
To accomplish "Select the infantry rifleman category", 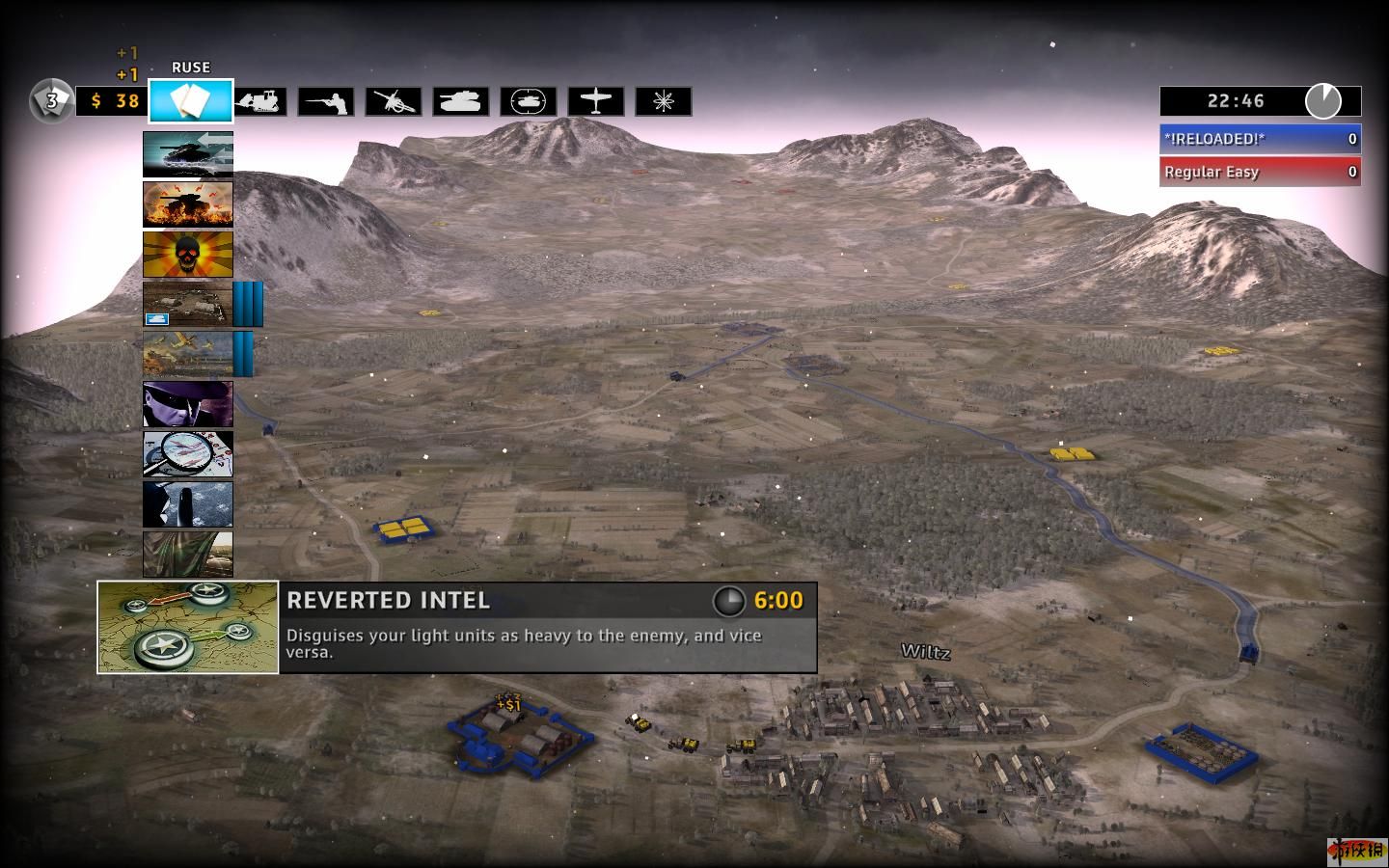I will [326, 101].
